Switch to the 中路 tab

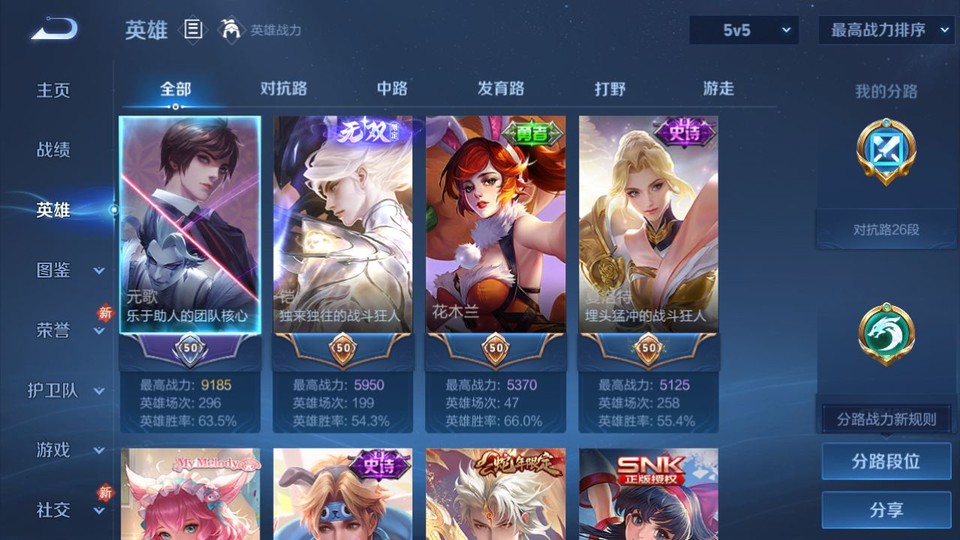pyautogui.click(x=392, y=89)
